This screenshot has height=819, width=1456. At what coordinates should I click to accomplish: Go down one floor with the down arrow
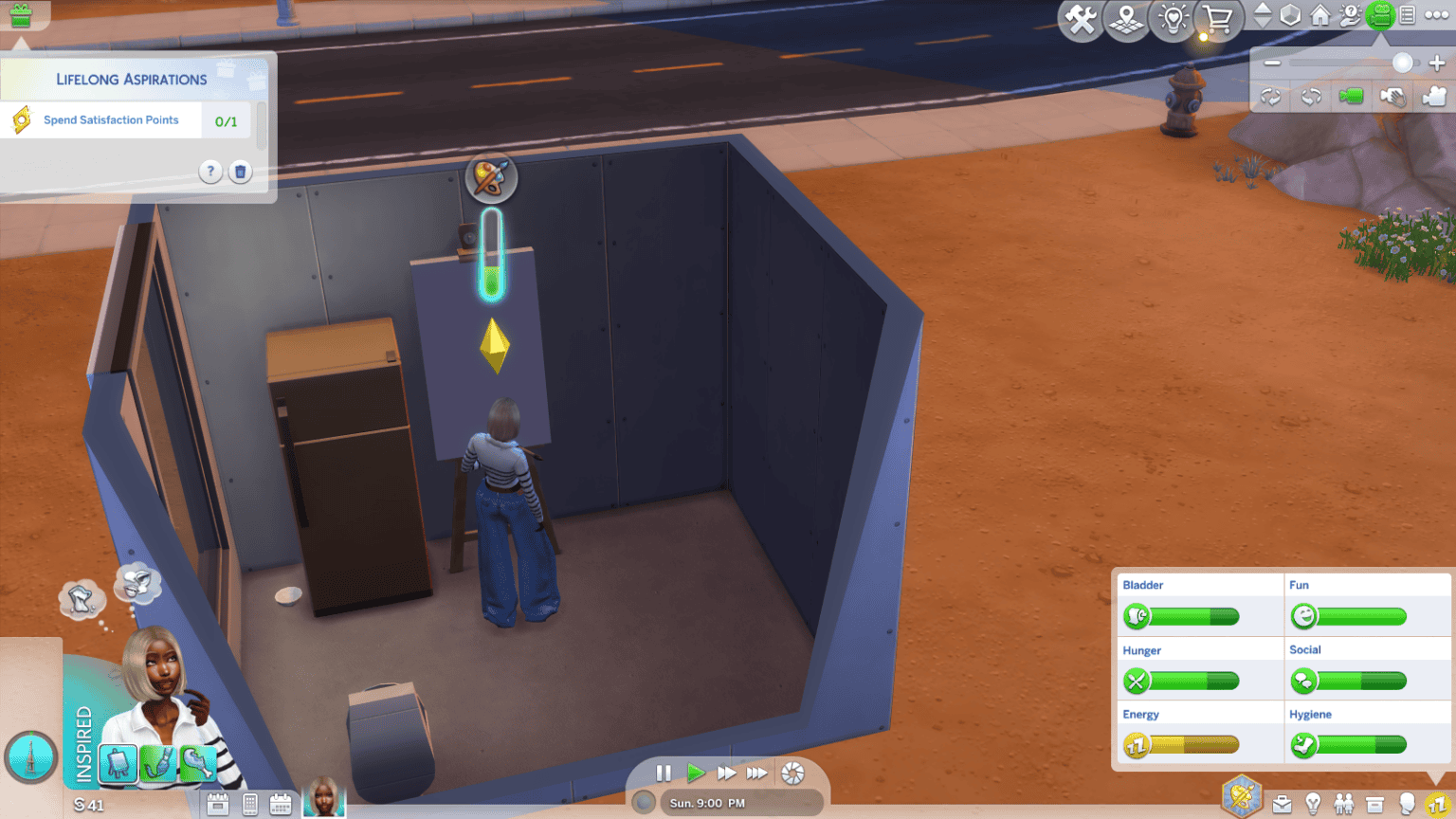pos(1264,22)
